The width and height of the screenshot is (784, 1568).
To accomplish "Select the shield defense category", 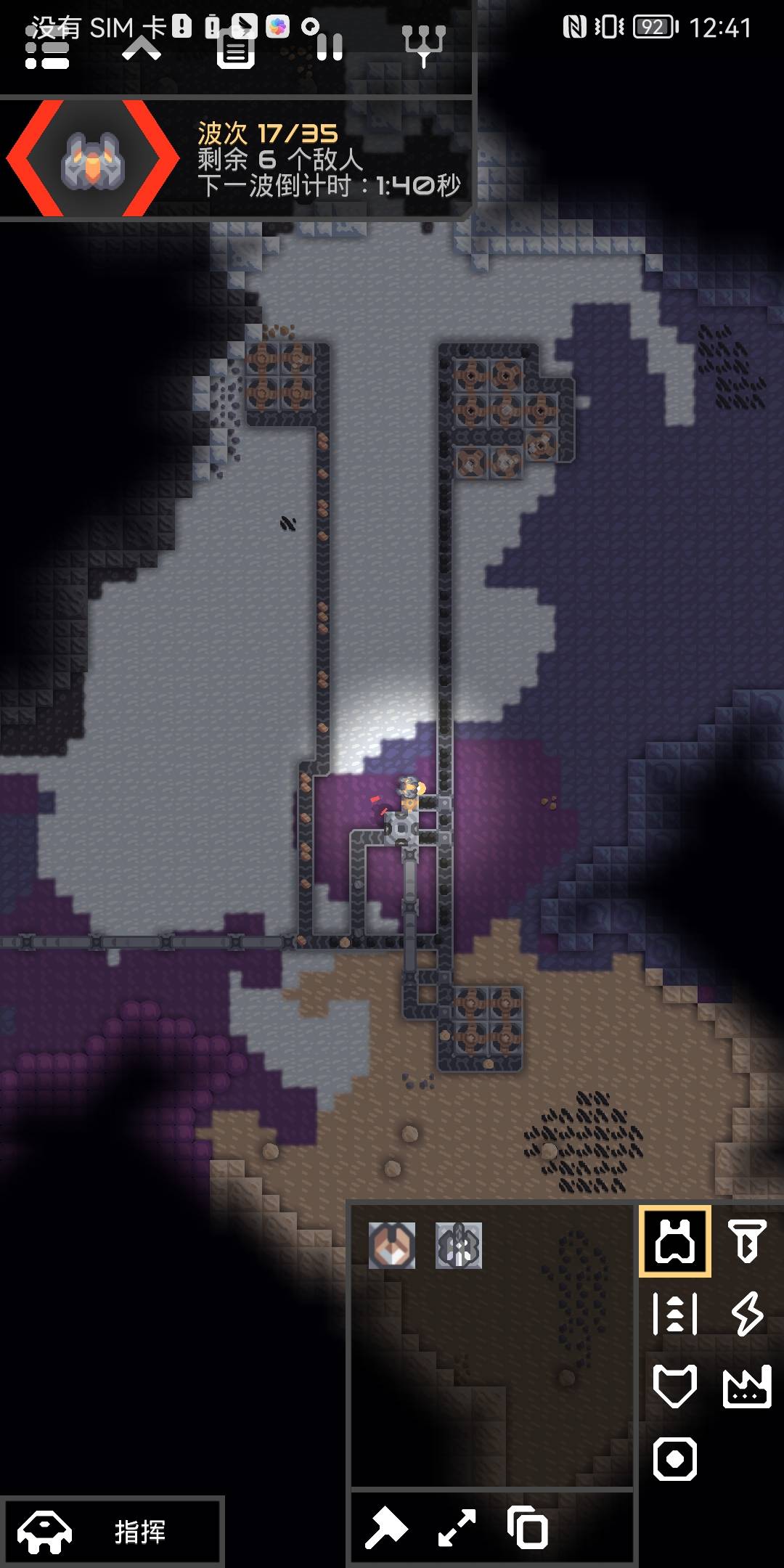I will click(x=675, y=1386).
